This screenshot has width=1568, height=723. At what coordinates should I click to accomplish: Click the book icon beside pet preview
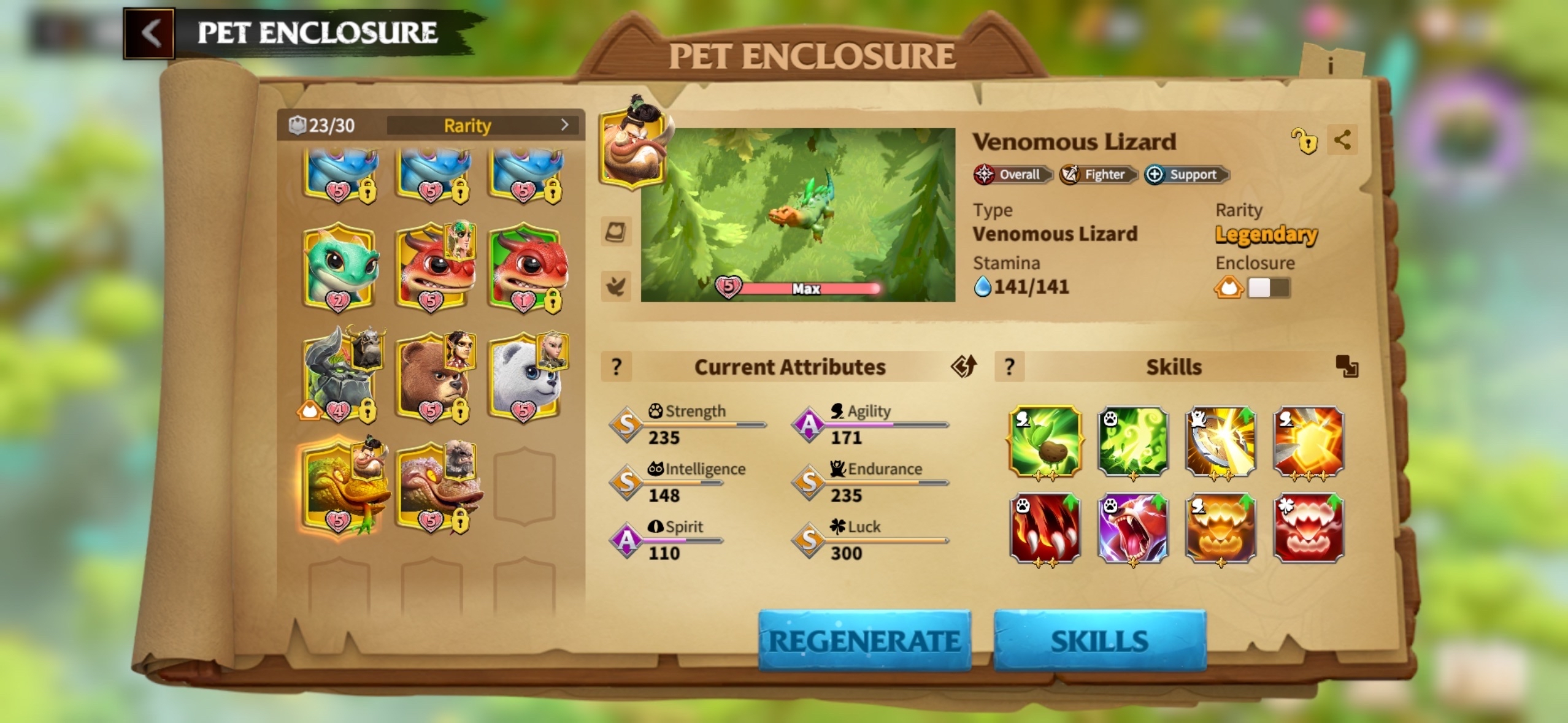coord(615,232)
